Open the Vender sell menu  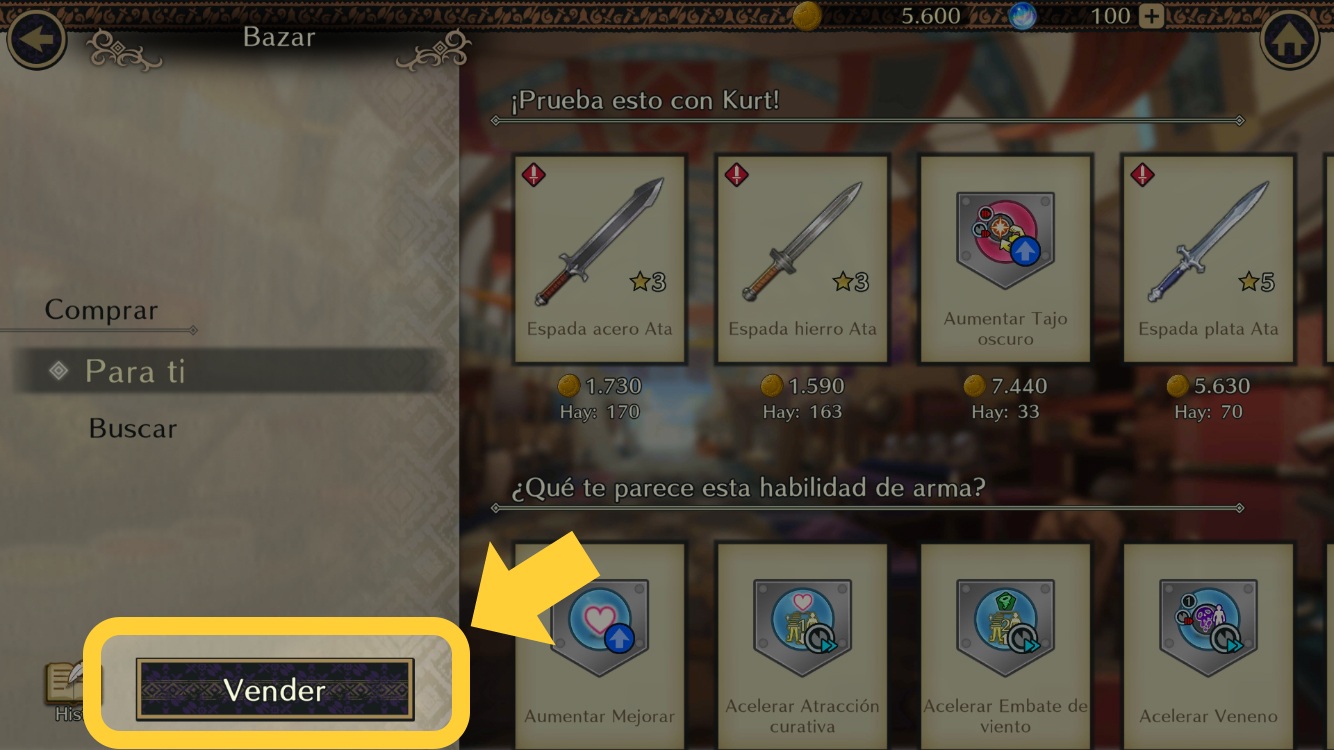click(275, 689)
